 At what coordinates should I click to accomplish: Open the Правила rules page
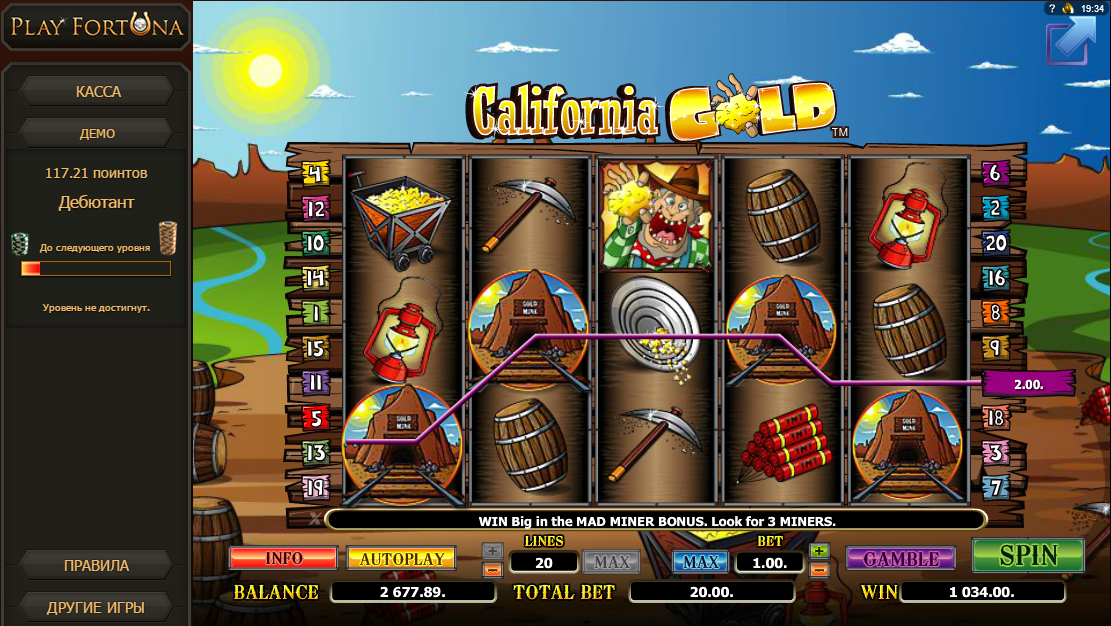(x=96, y=565)
